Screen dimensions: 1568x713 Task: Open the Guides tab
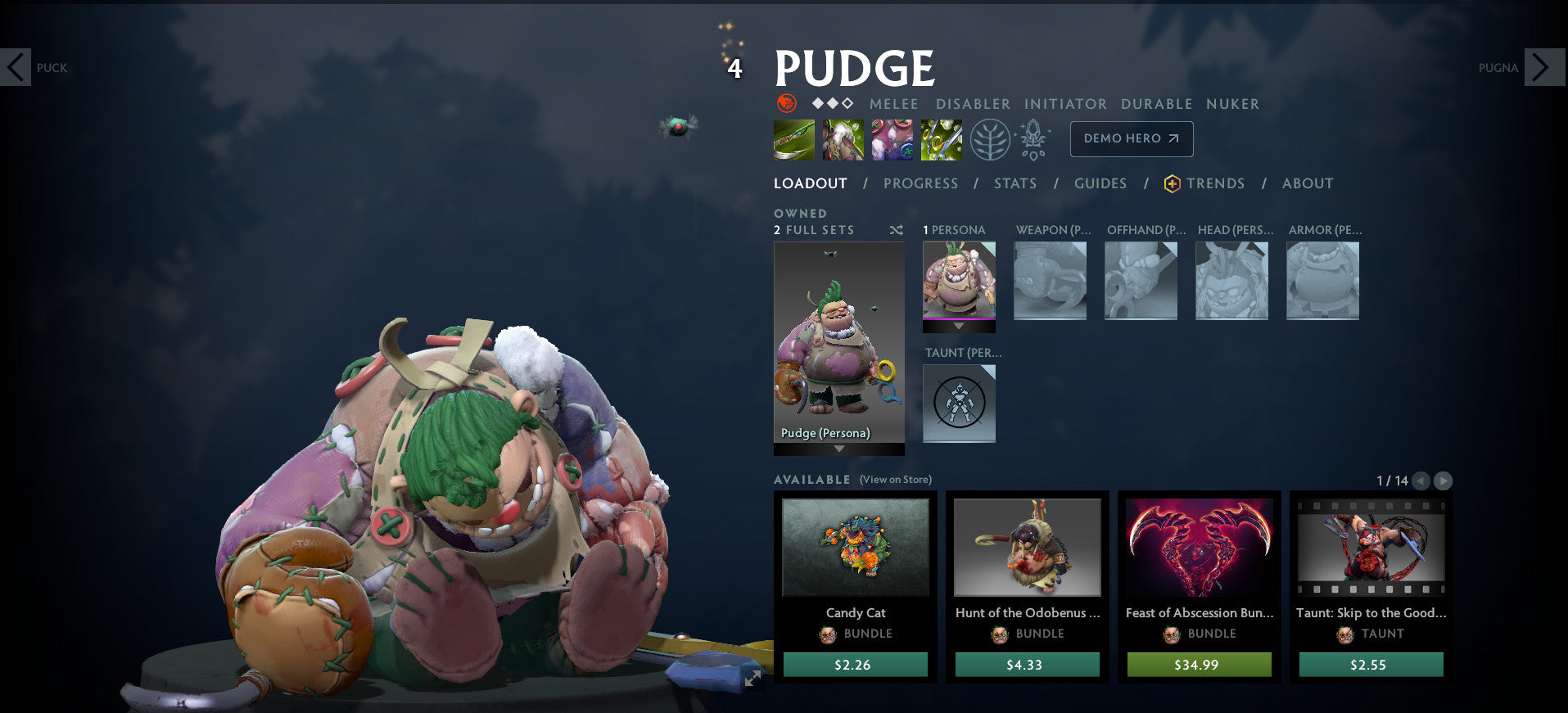click(1100, 183)
